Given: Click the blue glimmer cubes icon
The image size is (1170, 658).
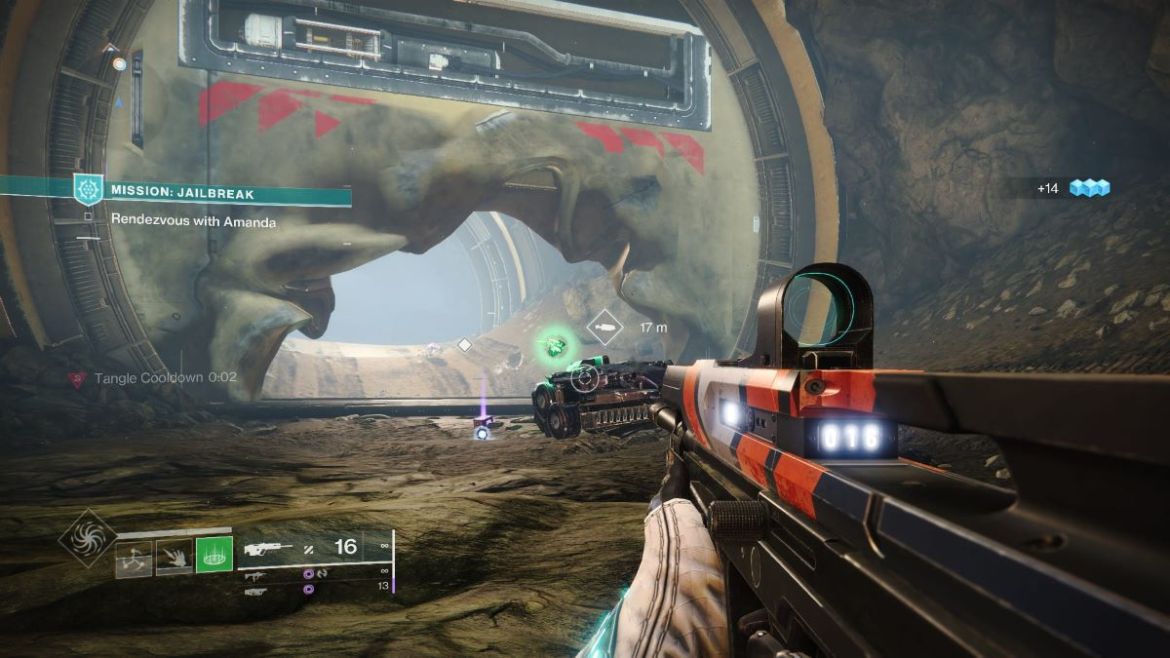Looking at the screenshot, I should click(1089, 188).
